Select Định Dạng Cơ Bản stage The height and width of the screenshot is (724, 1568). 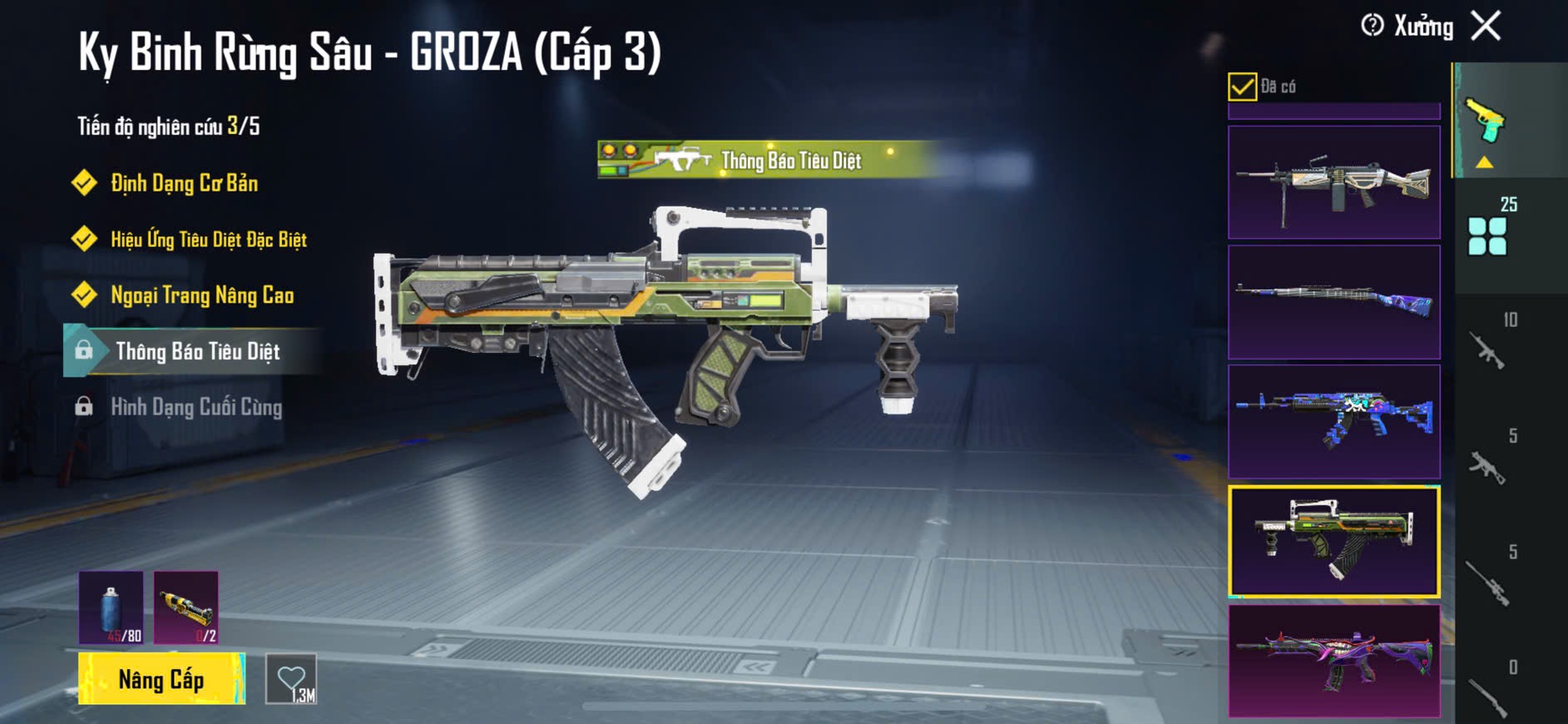click(184, 183)
